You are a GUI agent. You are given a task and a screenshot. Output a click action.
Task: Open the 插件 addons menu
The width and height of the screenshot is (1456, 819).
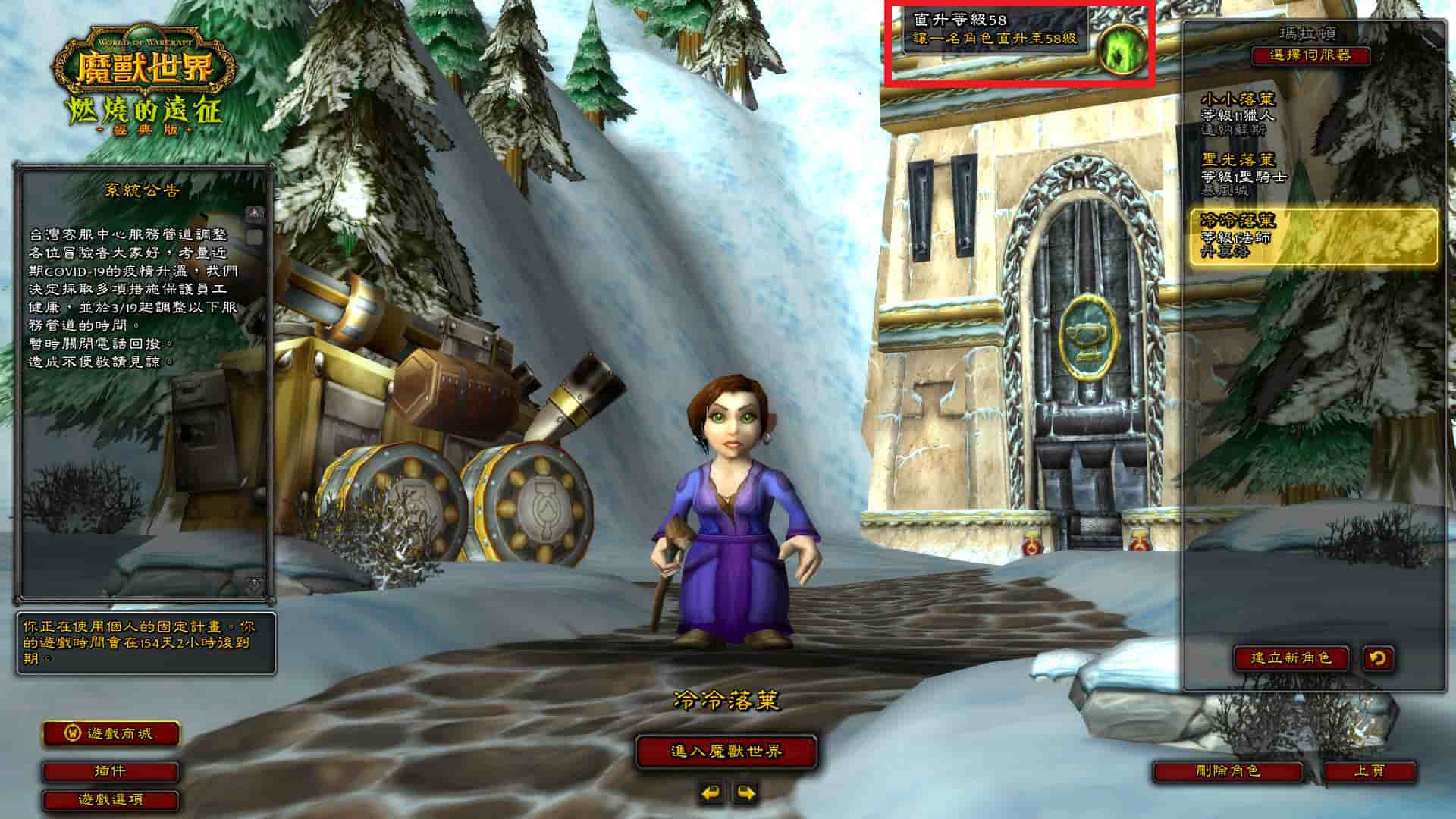pos(111,771)
